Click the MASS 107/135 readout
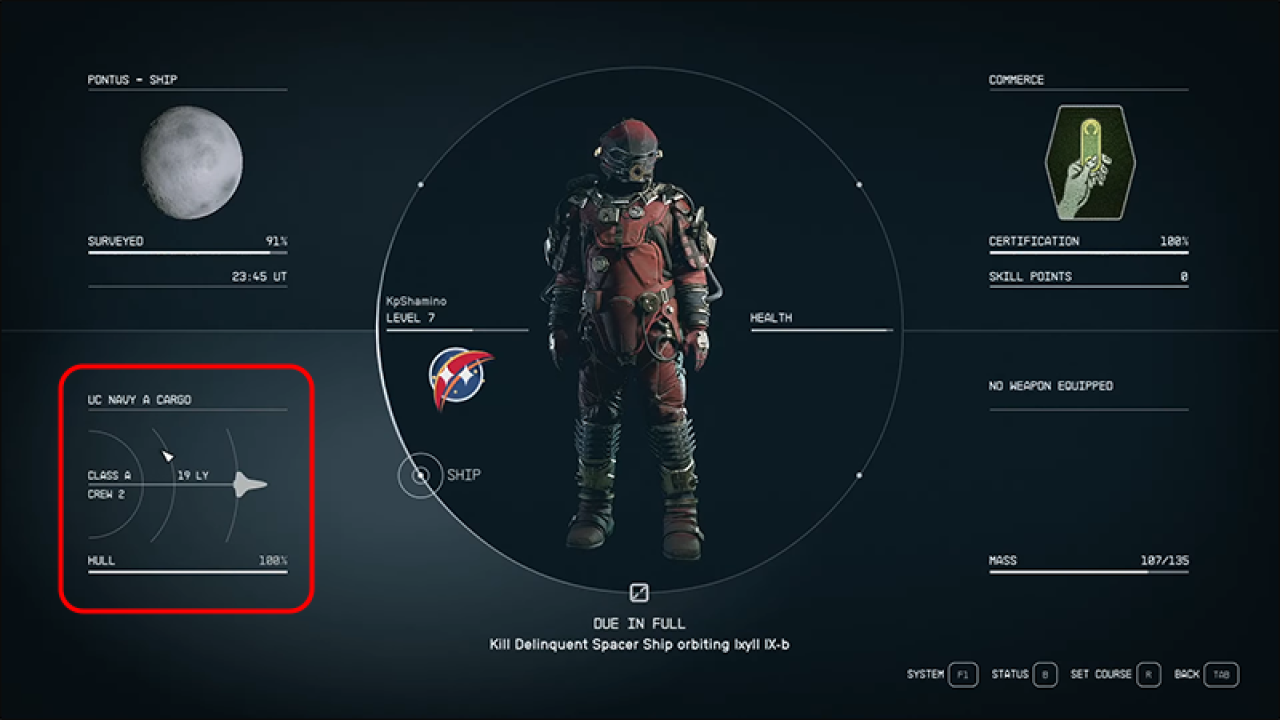 [1087, 560]
